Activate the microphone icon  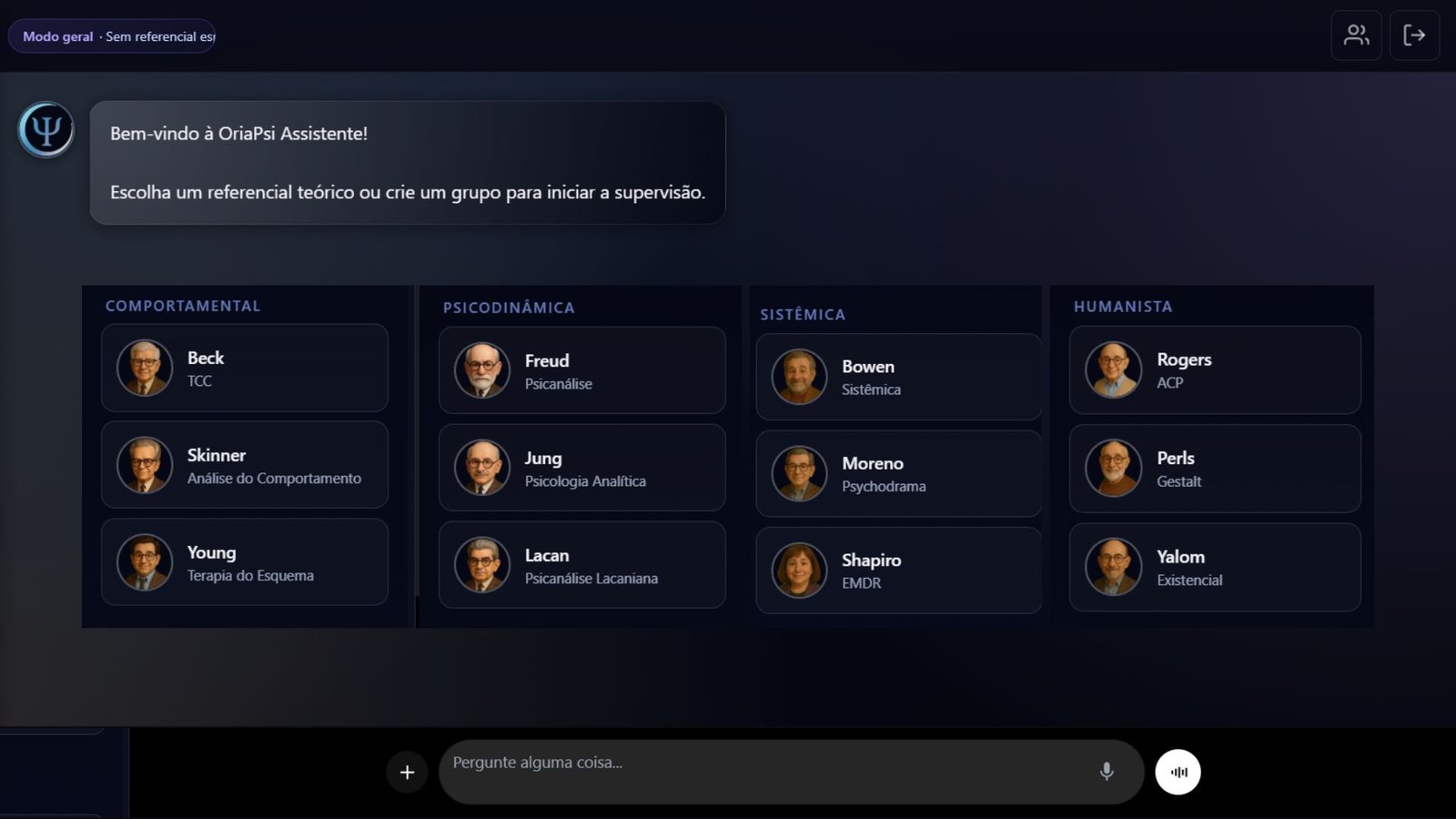coord(1106,771)
